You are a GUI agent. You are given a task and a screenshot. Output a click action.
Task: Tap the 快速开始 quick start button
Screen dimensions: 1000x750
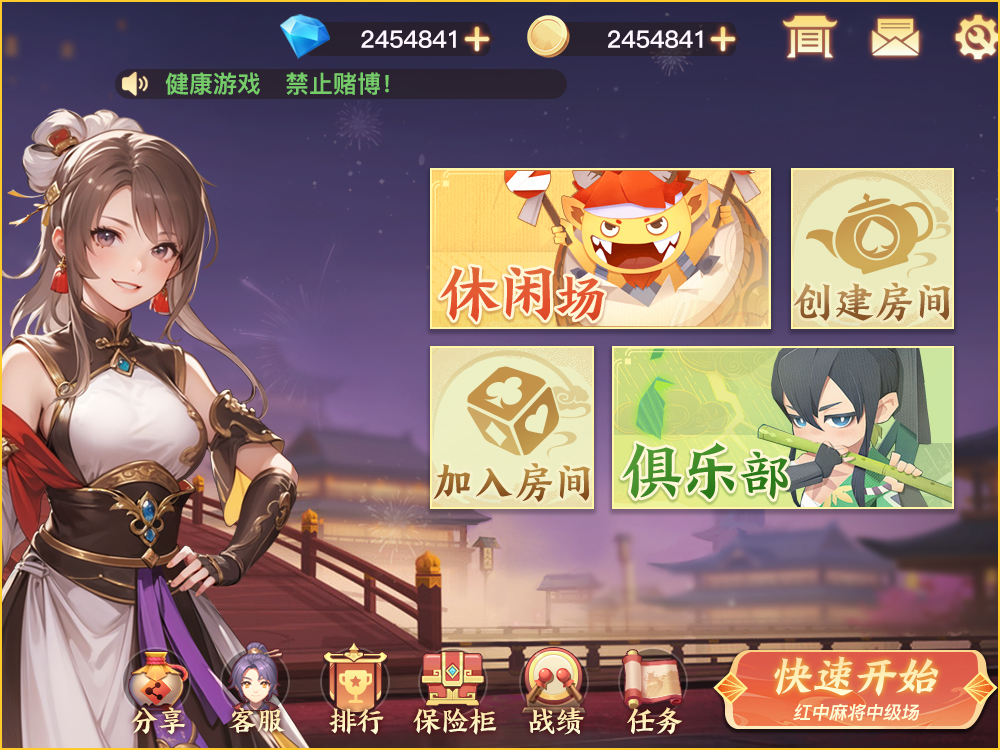point(856,689)
